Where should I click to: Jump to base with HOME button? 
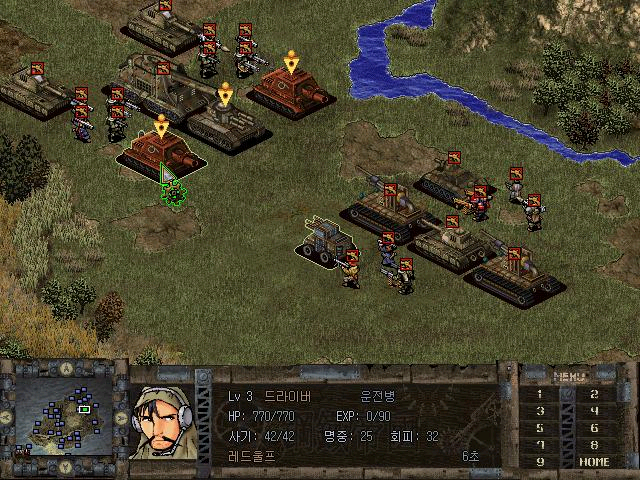[x=595, y=462]
